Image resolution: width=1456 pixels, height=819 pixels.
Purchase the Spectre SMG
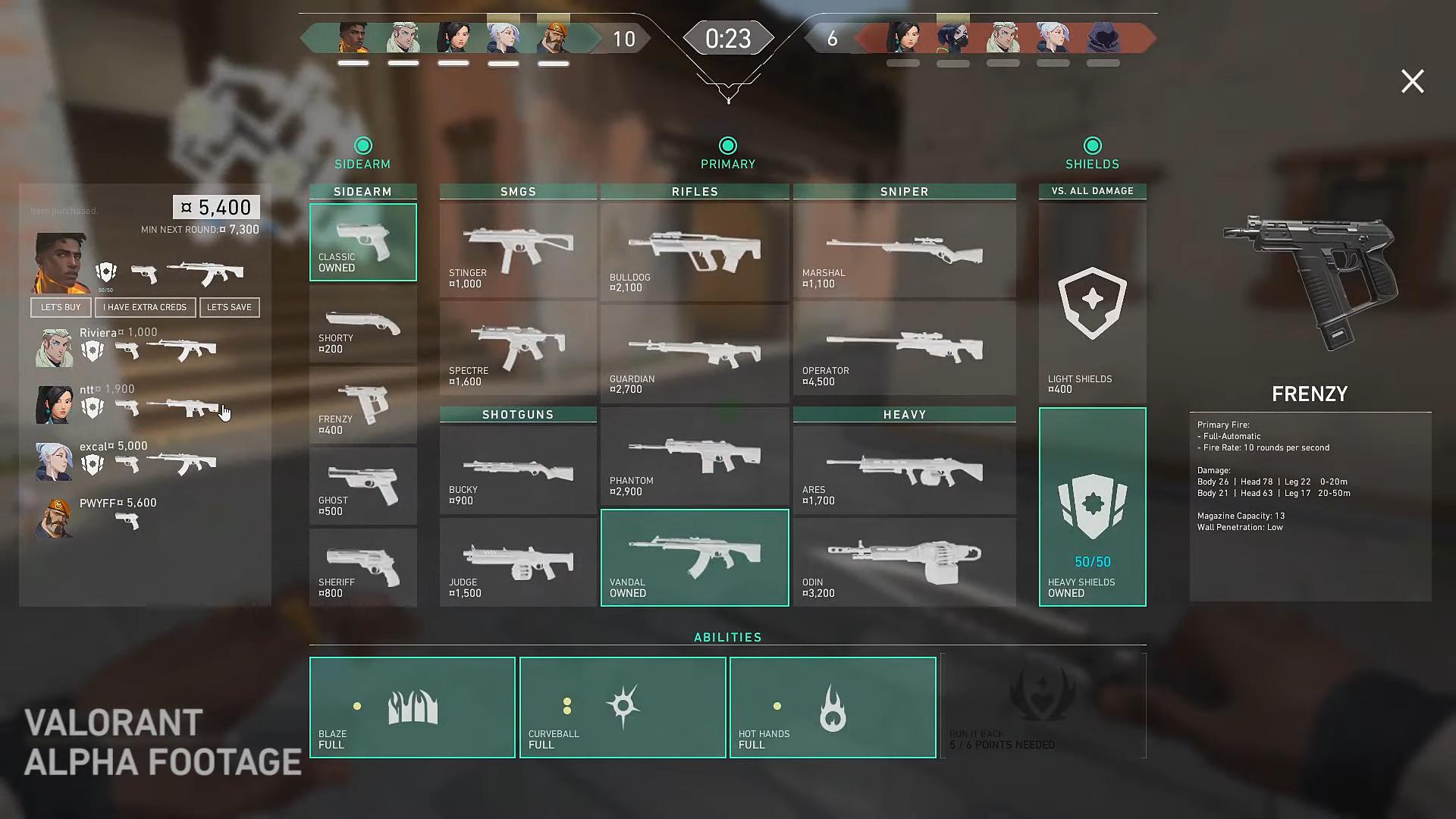518,349
